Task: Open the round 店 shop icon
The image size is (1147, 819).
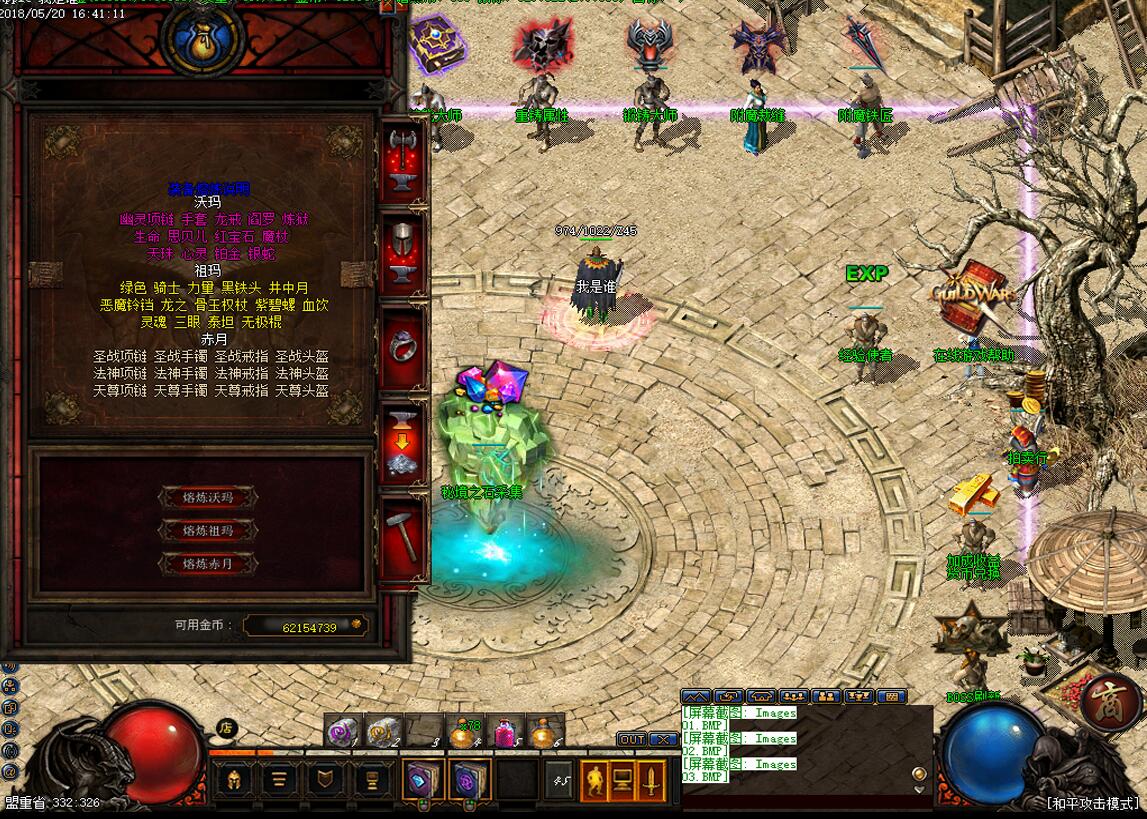Action: click(x=226, y=728)
